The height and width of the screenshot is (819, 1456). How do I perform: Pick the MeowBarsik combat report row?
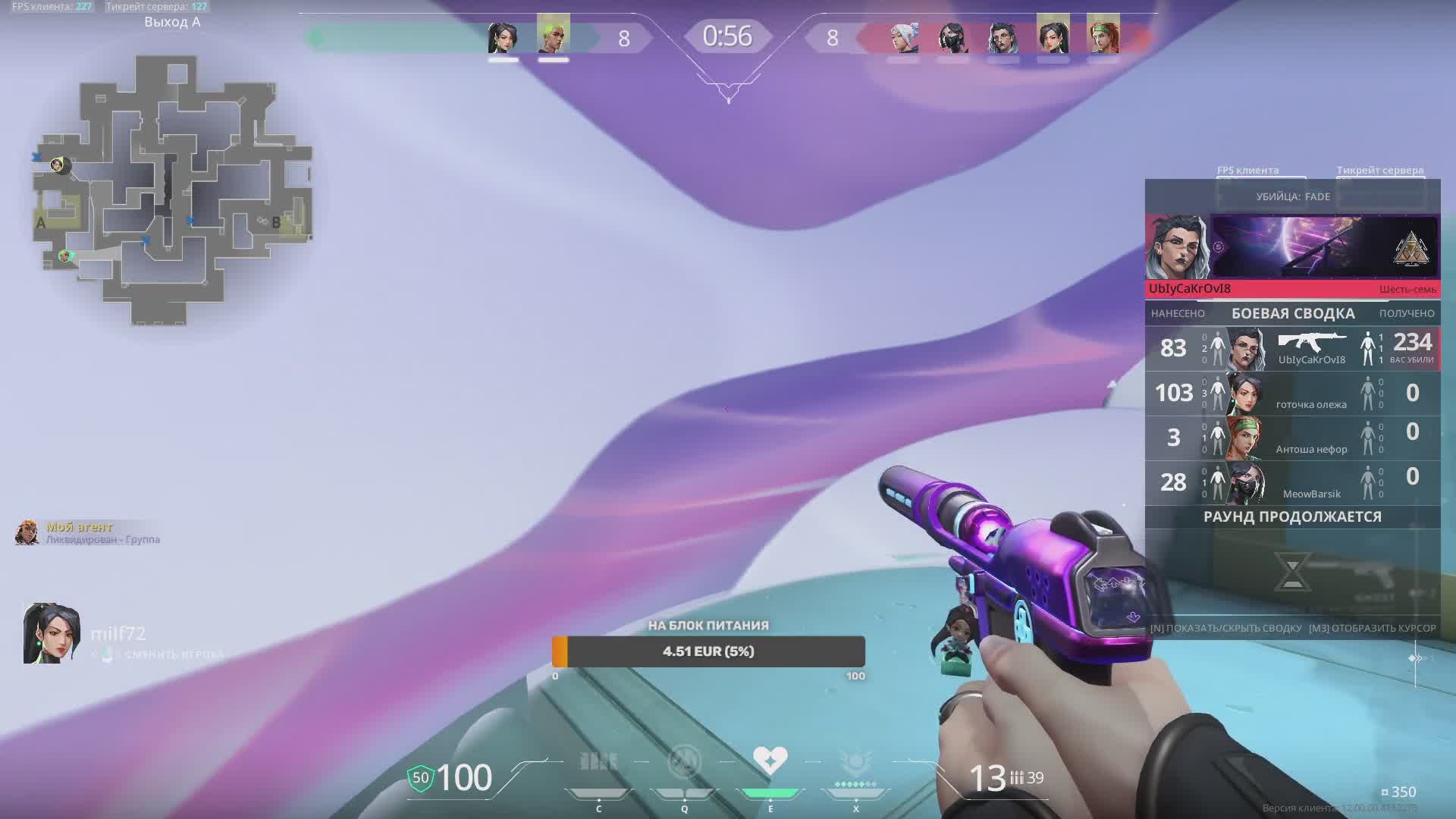point(1292,482)
